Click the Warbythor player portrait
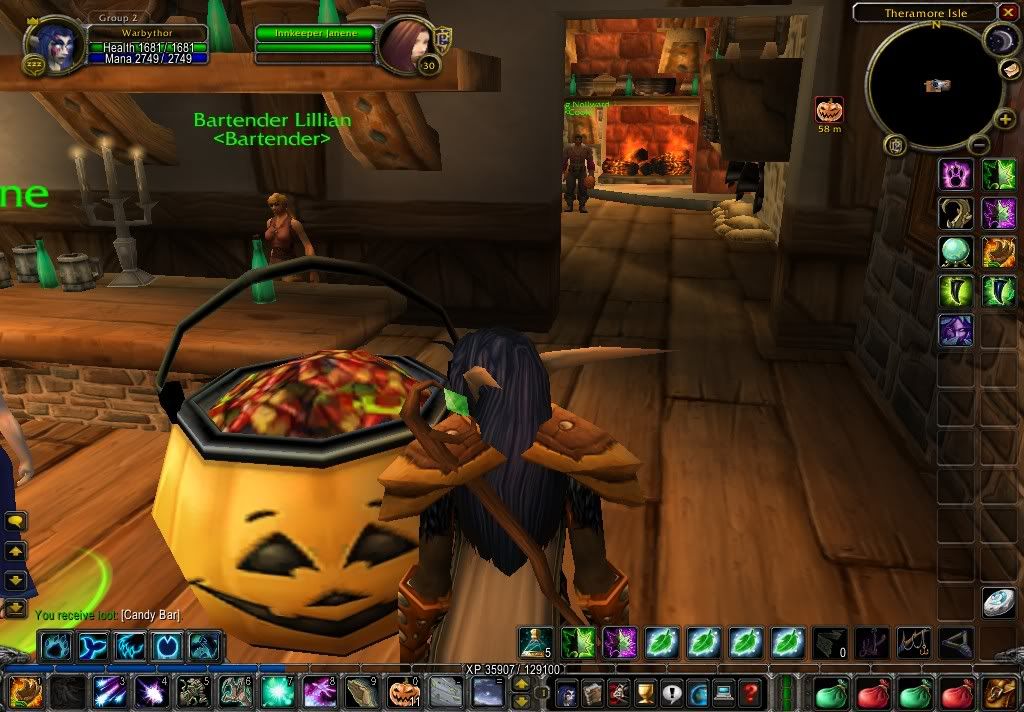 [x=49, y=45]
